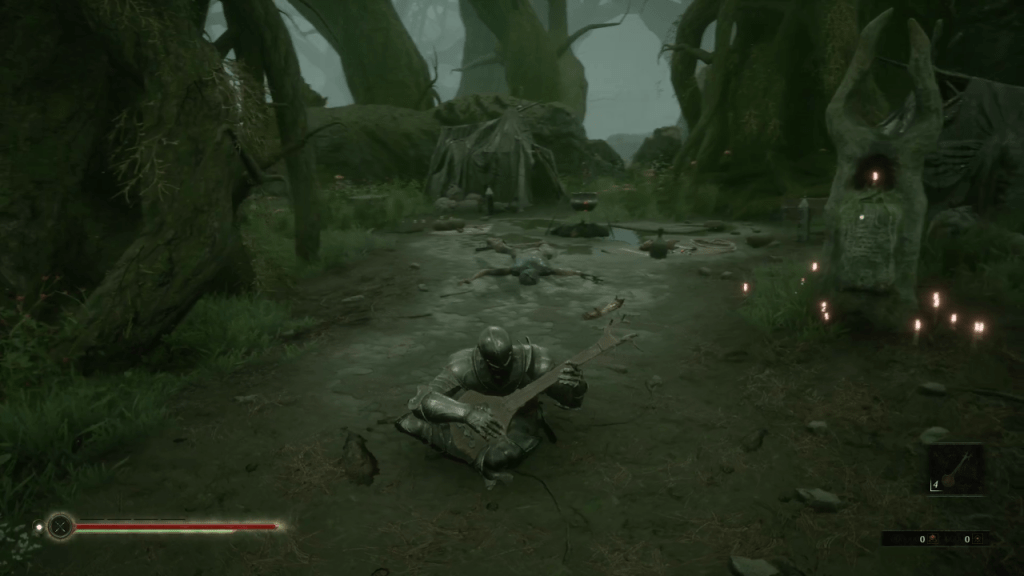Select the lute quick item slot
This screenshot has height=576, width=1024.
pos(955,469)
